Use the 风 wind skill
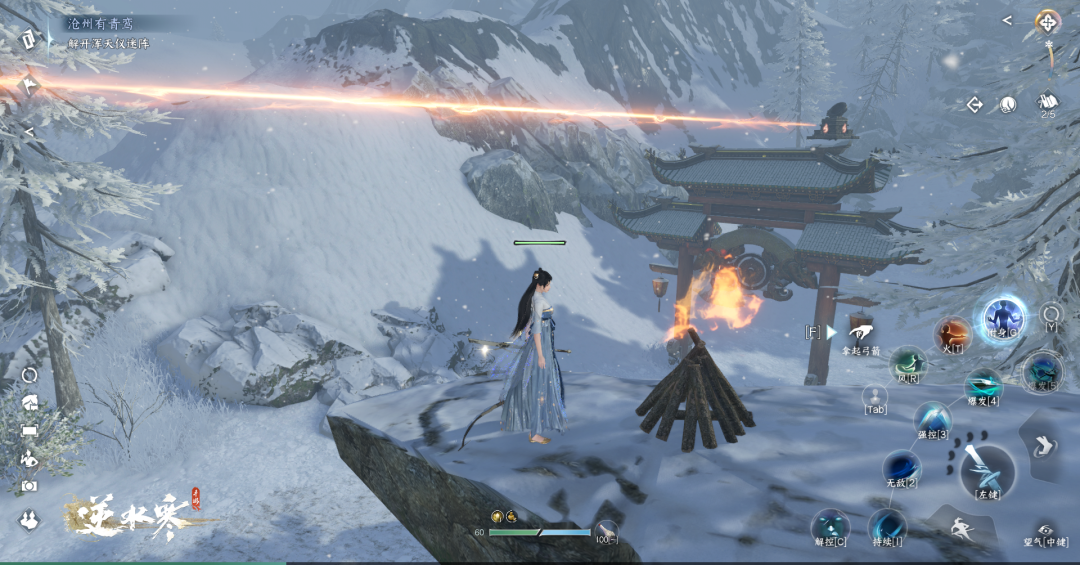Screen dimensions: 1080x565 pyautogui.click(x=907, y=364)
